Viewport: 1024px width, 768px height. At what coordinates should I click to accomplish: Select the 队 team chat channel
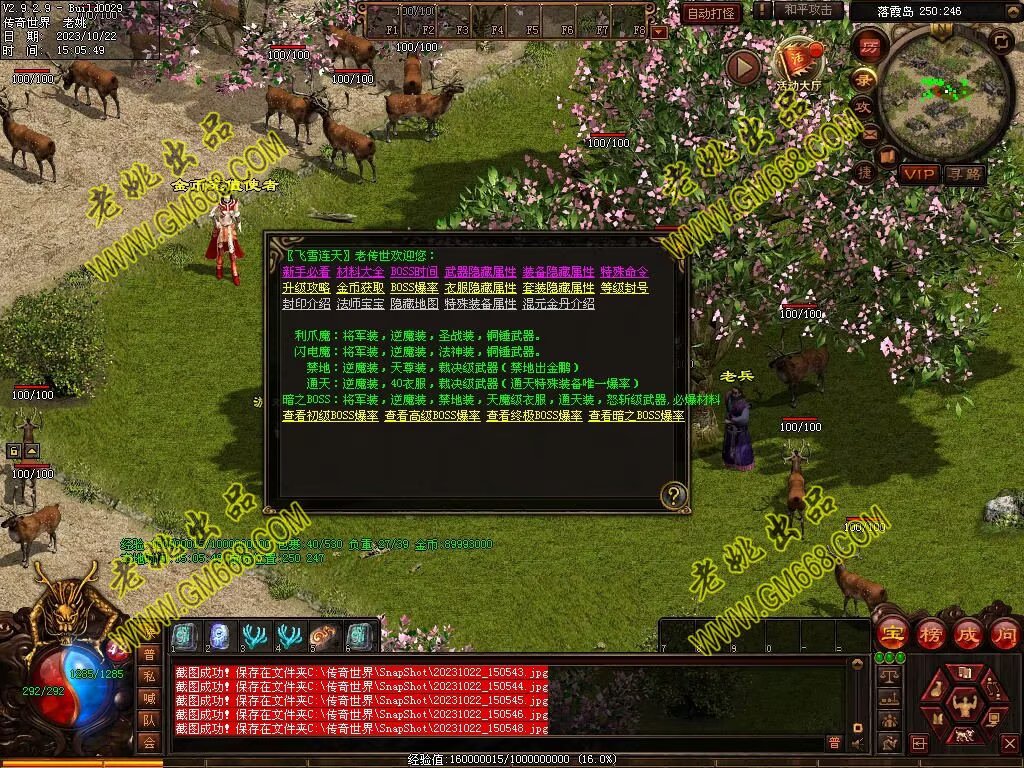pos(149,719)
